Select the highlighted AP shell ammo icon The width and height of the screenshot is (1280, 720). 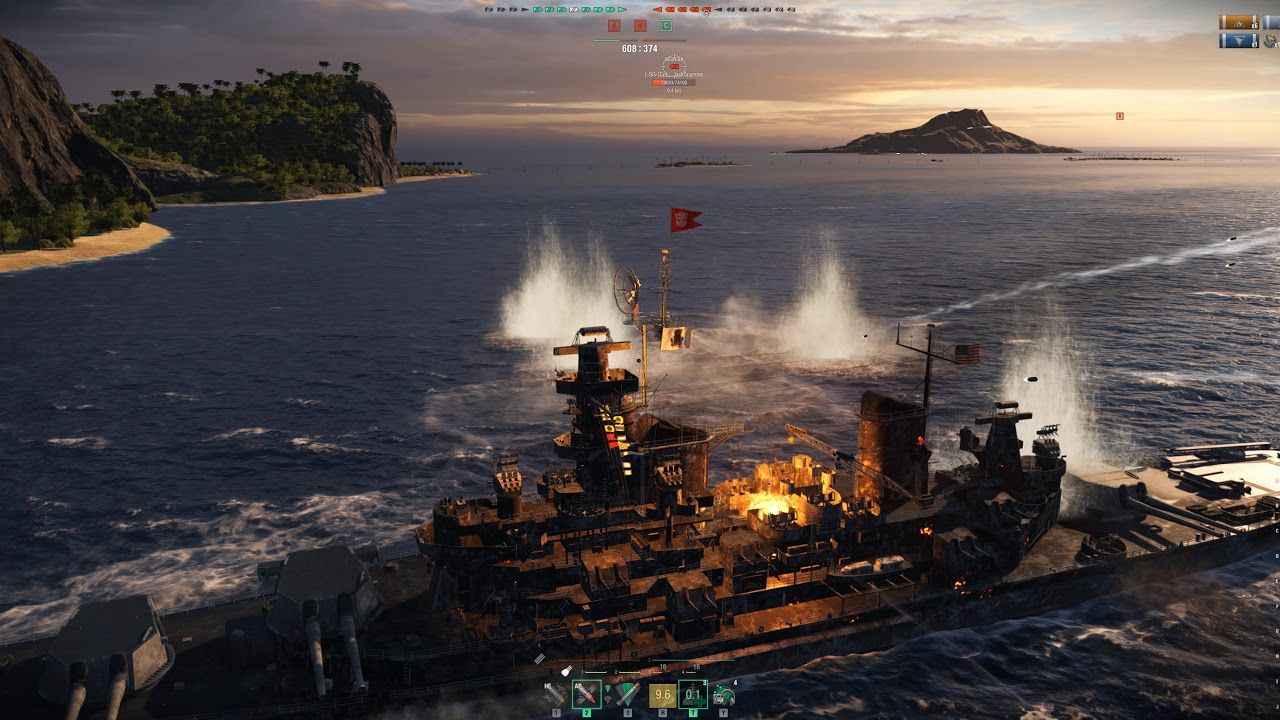[586, 693]
